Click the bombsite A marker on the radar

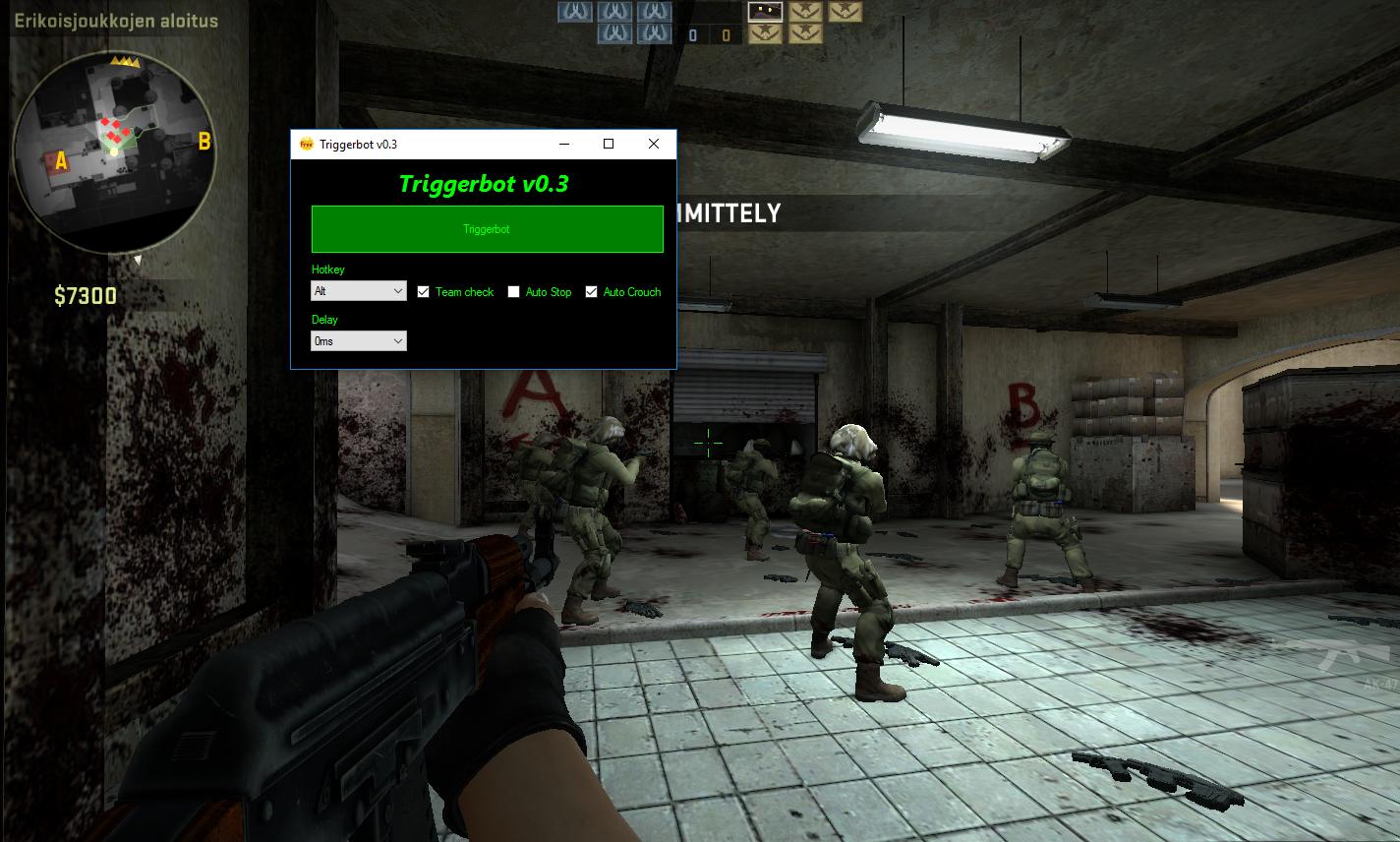(x=61, y=159)
